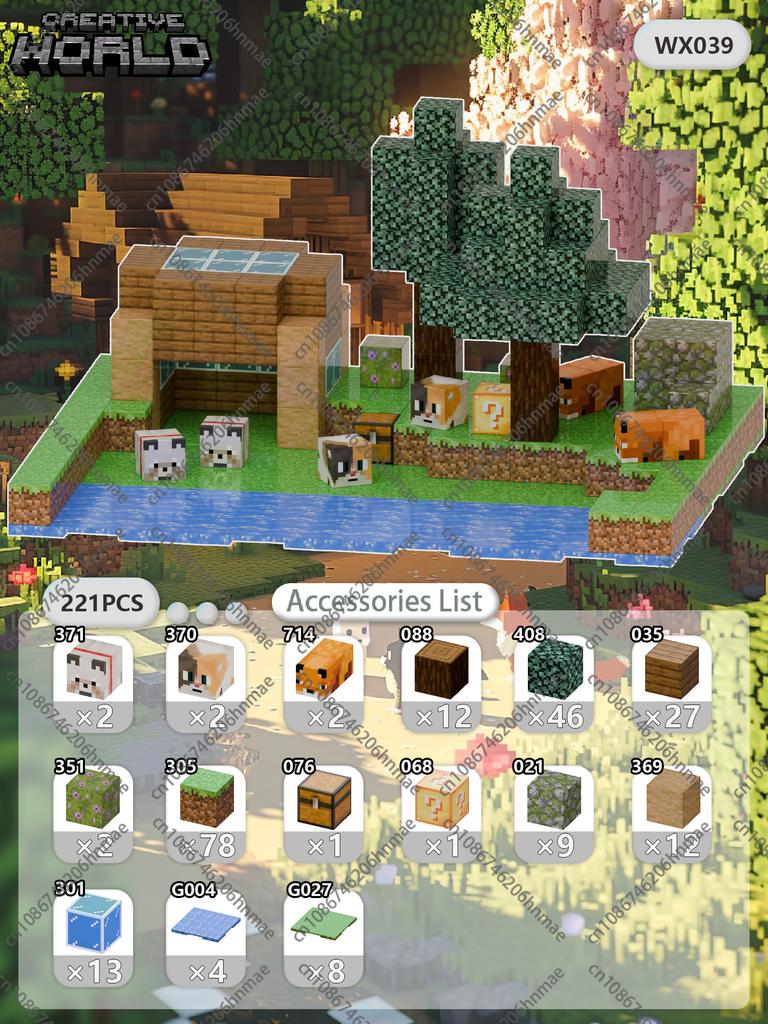Choose the leaves block tile 408
The image size is (768, 1024).
(x=554, y=682)
